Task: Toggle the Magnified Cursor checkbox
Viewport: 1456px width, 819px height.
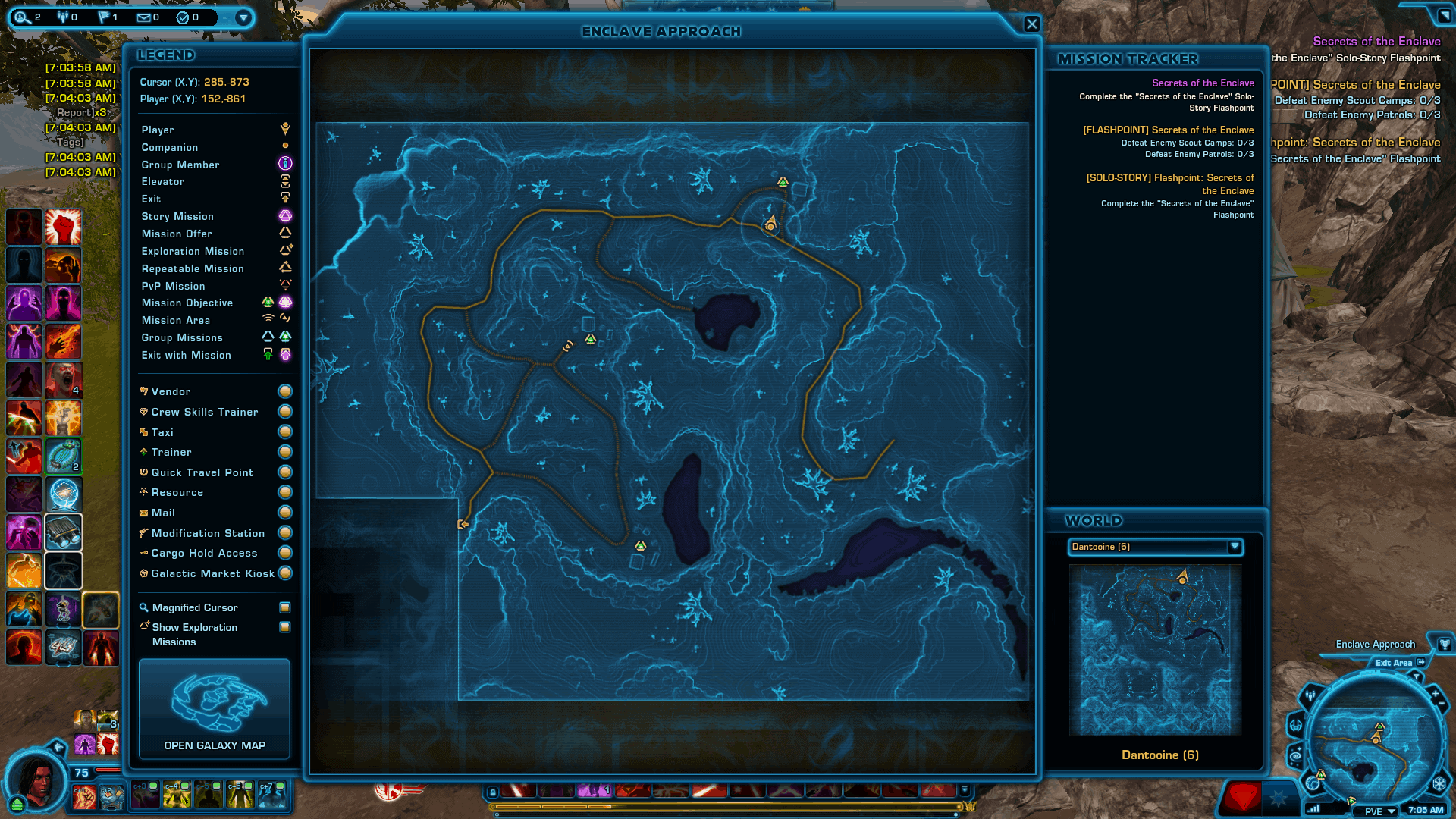Action: 285,607
